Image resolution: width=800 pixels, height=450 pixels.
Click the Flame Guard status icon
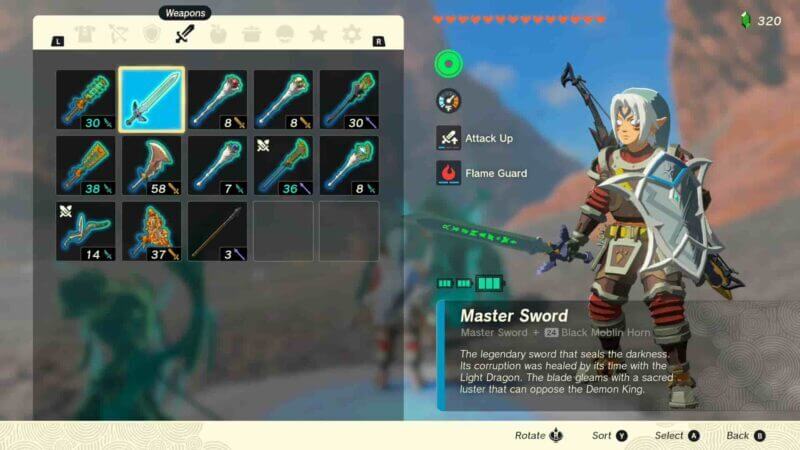click(448, 173)
